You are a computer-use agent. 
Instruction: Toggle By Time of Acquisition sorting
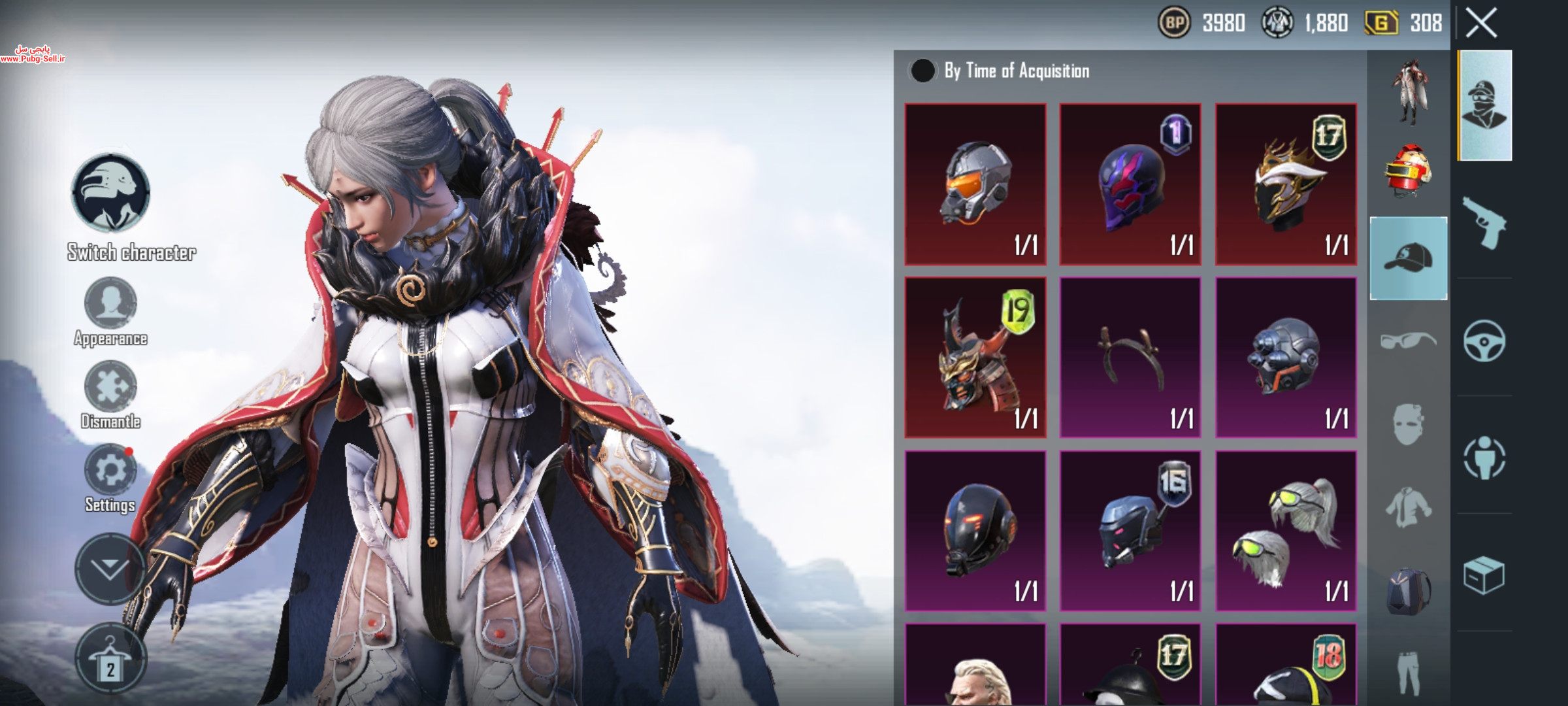coord(923,71)
